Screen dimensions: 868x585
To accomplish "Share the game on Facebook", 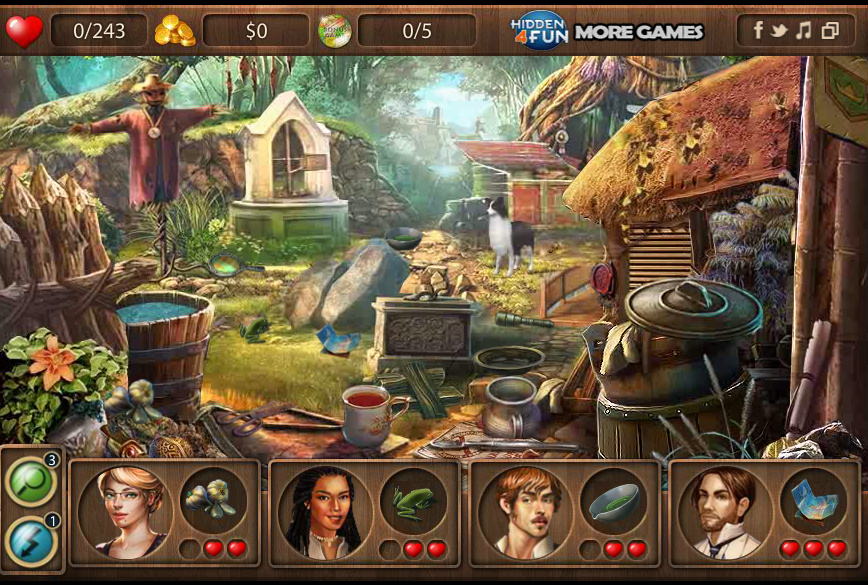I will 758,30.
